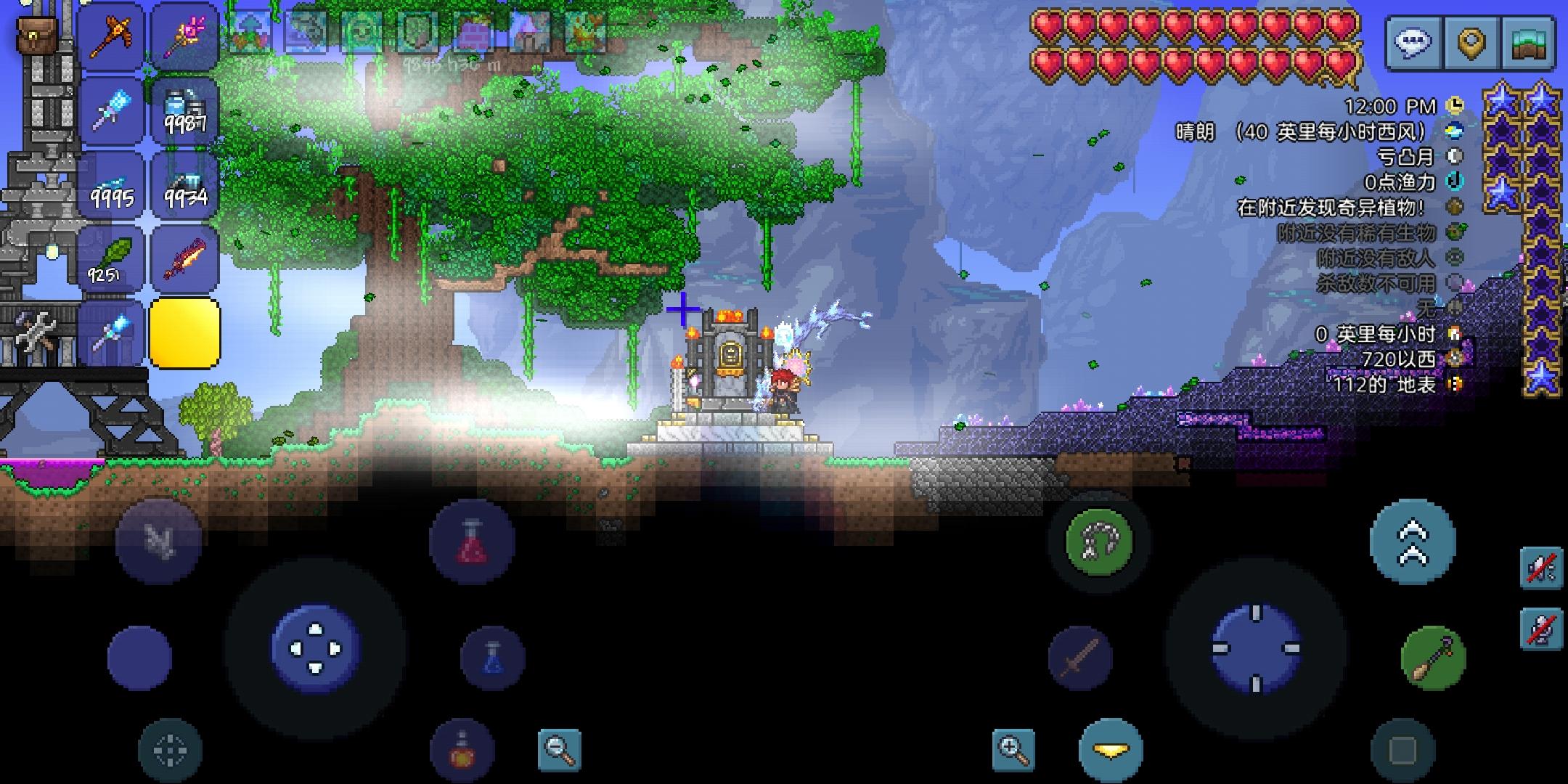This screenshot has width=1568, height=784.
Task: Tap the clock icon beside 12:00 PM
Action: pyautogui.click(x=1454, y=106)
